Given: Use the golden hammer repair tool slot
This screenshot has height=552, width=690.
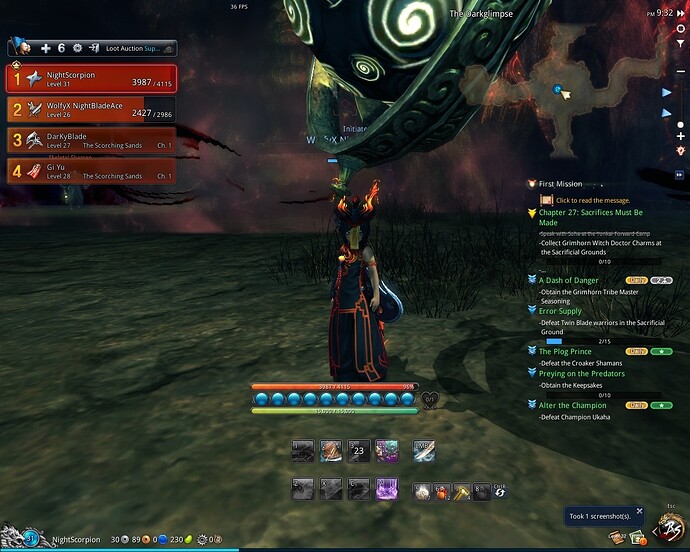Looking at the screenshot, I should pyautogui.click(x=462, y=491).
